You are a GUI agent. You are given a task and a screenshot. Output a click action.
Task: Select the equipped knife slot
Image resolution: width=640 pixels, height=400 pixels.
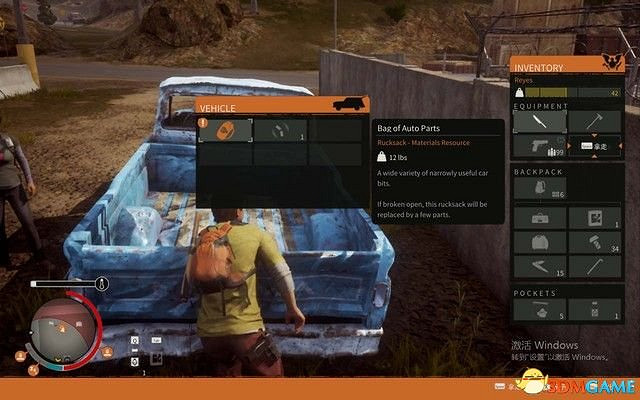538,122
